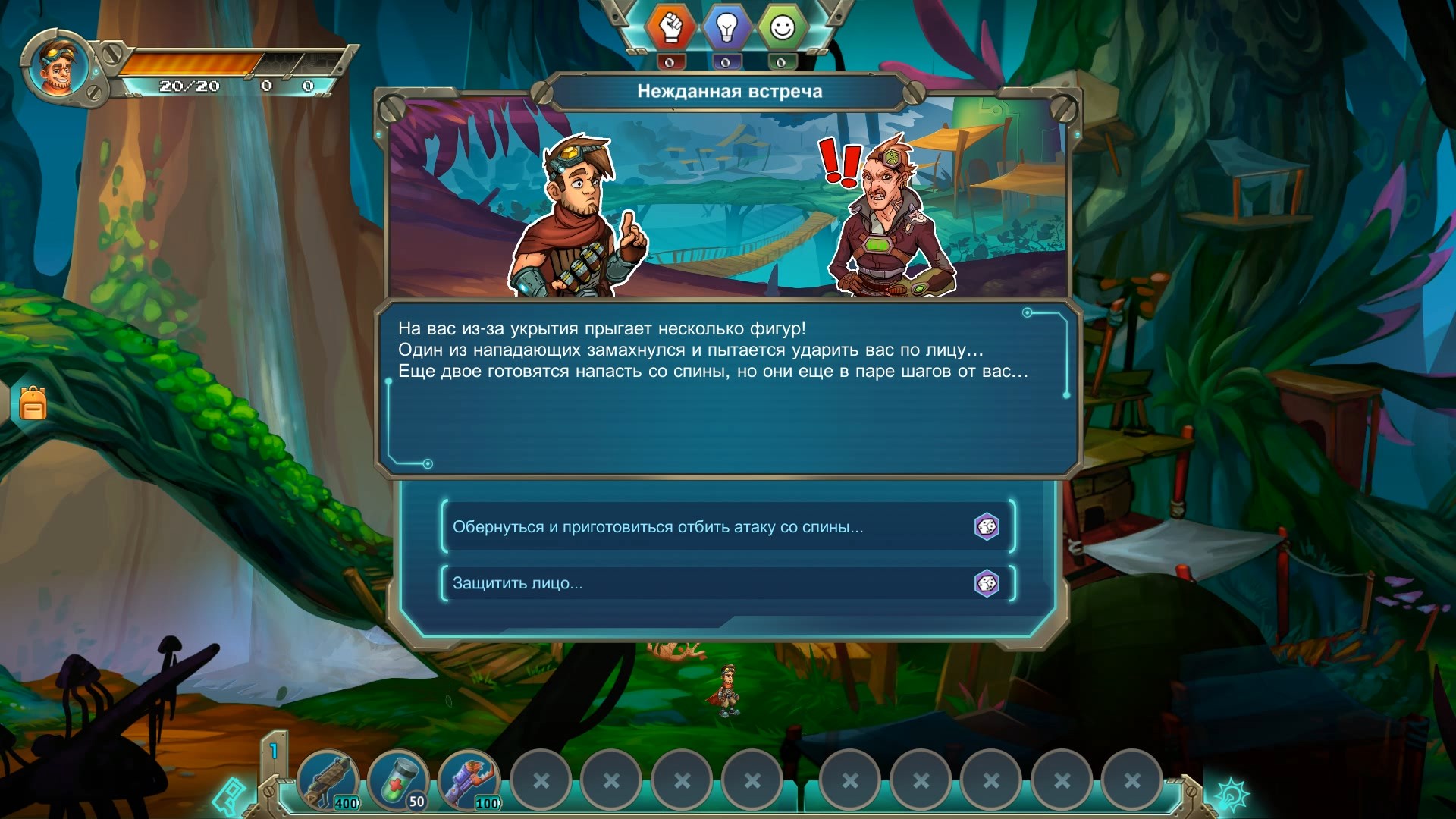
Task: Select the rifle item with 400 charge
Action: tap(329, 778)
